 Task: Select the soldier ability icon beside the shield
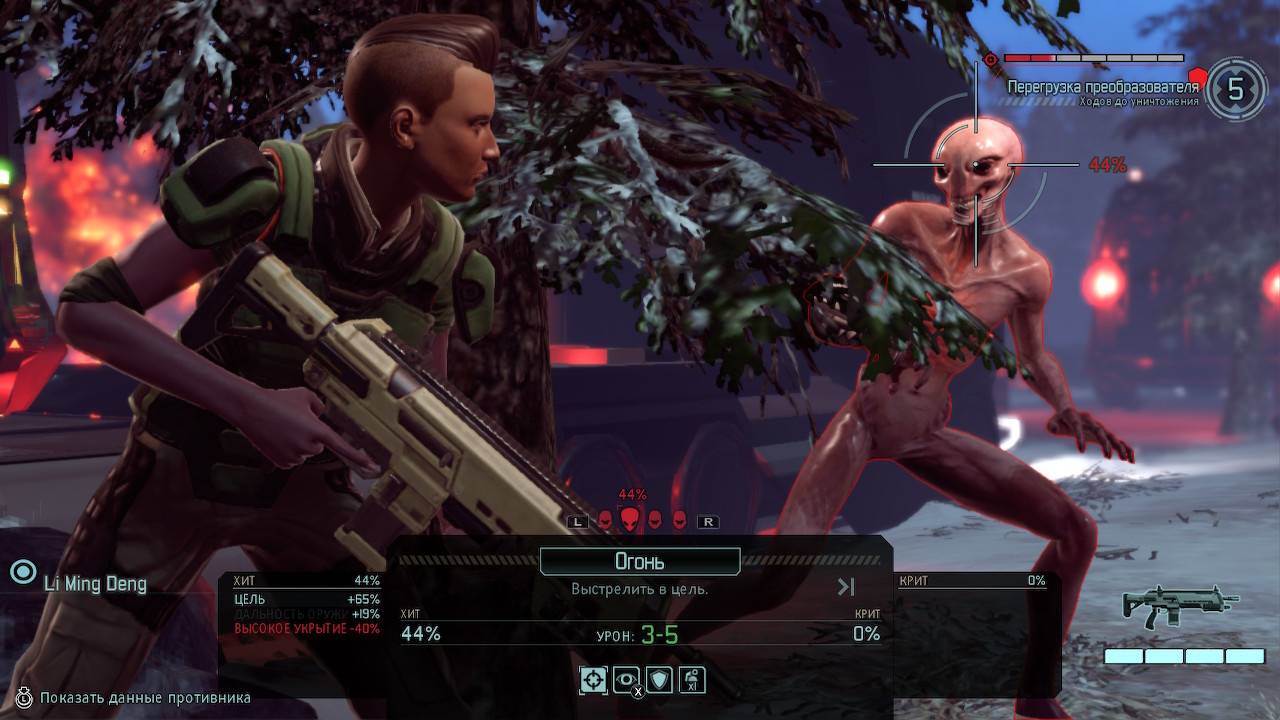(x=691, y=680)
